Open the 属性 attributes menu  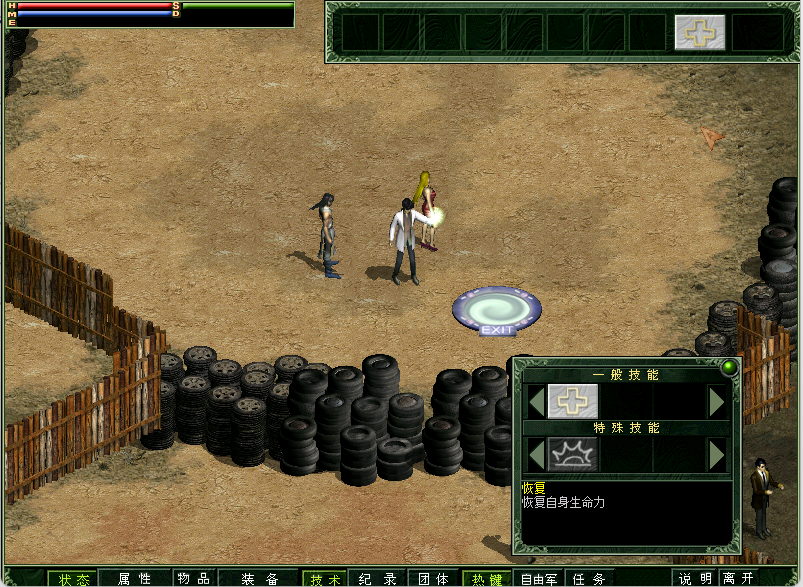coord(134,578)
